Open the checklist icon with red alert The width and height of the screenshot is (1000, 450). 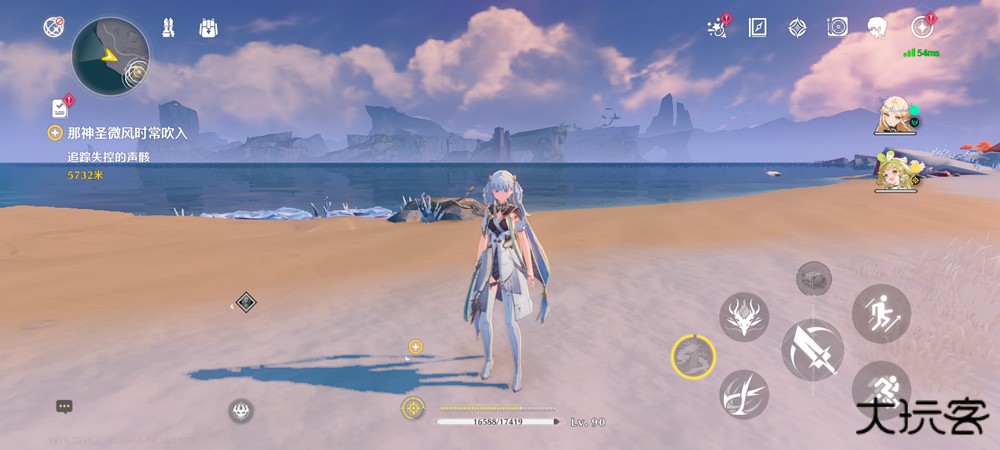[x=60, y=107]
